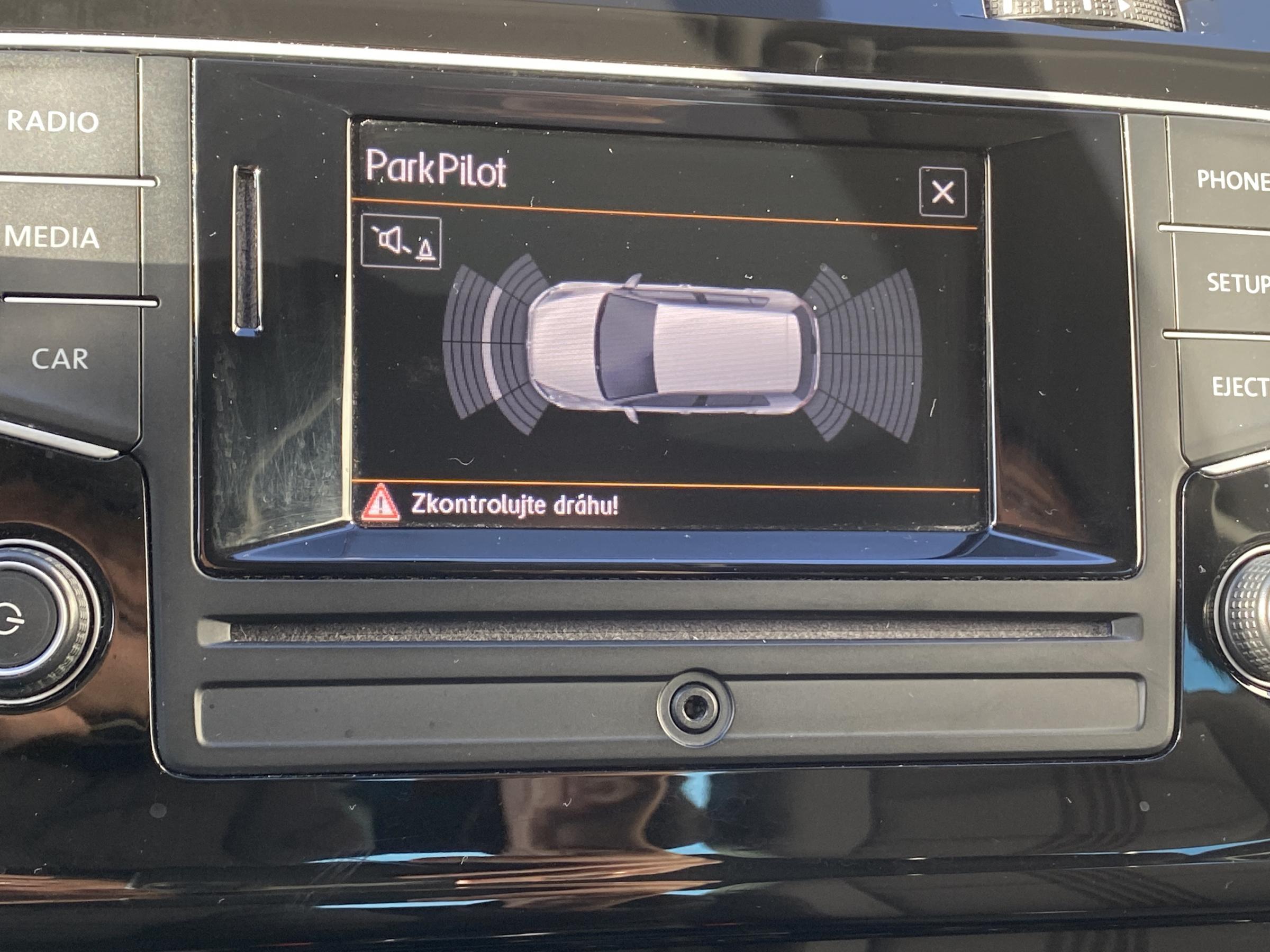
Task: Open the CAR menu
Action: coord(60,360)
